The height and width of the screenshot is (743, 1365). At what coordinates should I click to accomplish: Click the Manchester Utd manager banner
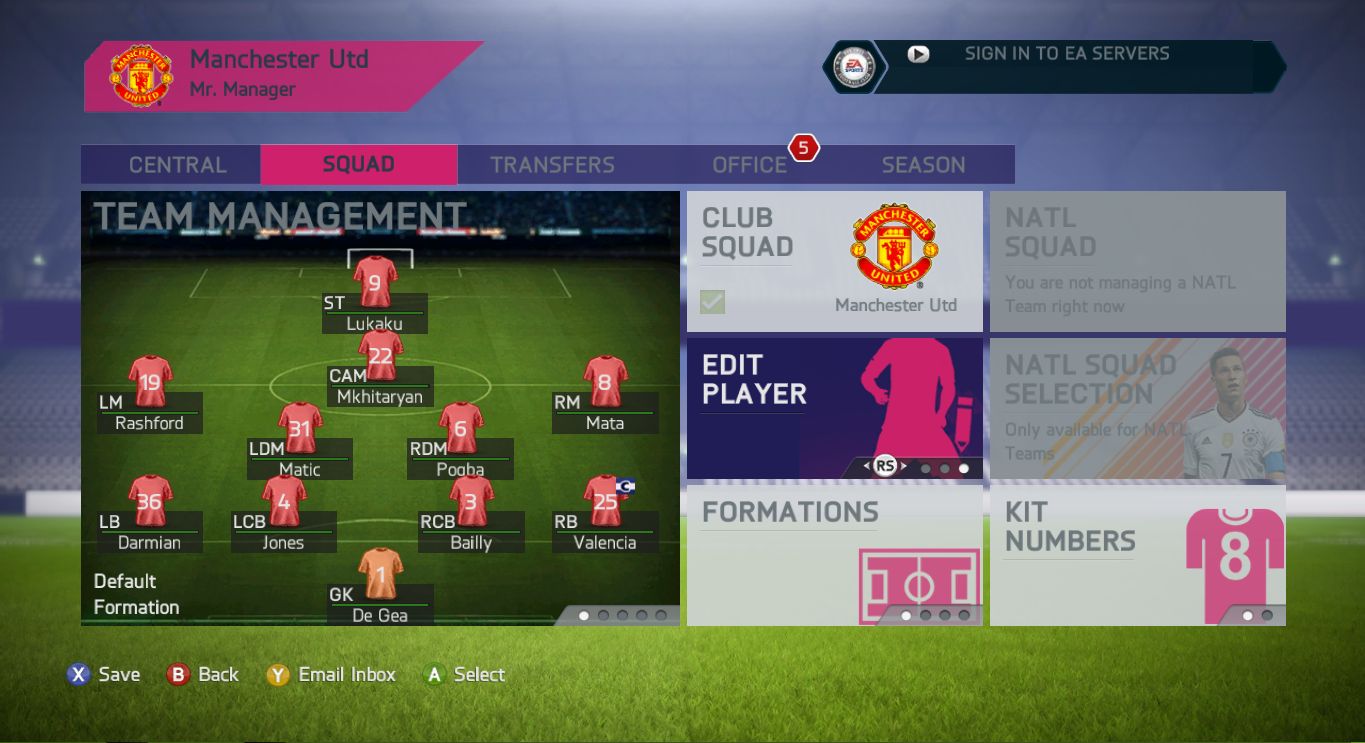pos(280,75)
